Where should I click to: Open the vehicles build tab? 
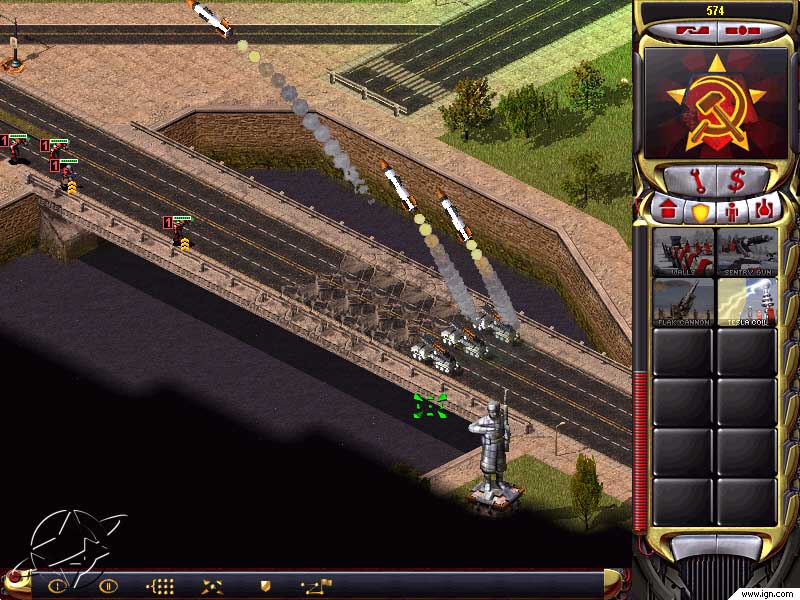pos(765,211)
